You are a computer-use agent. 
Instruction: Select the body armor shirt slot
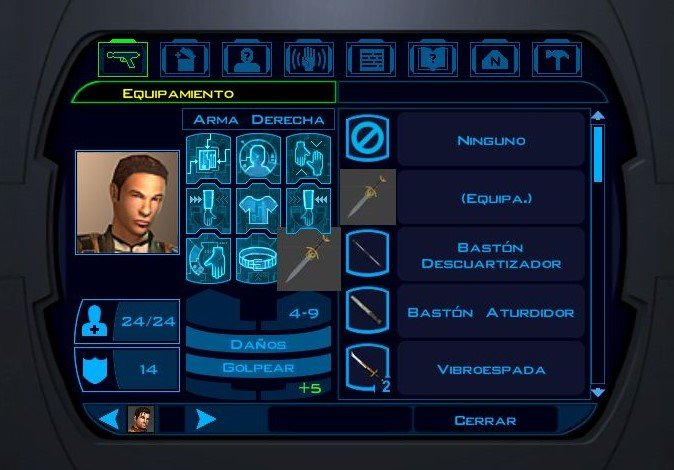(259, 208)
